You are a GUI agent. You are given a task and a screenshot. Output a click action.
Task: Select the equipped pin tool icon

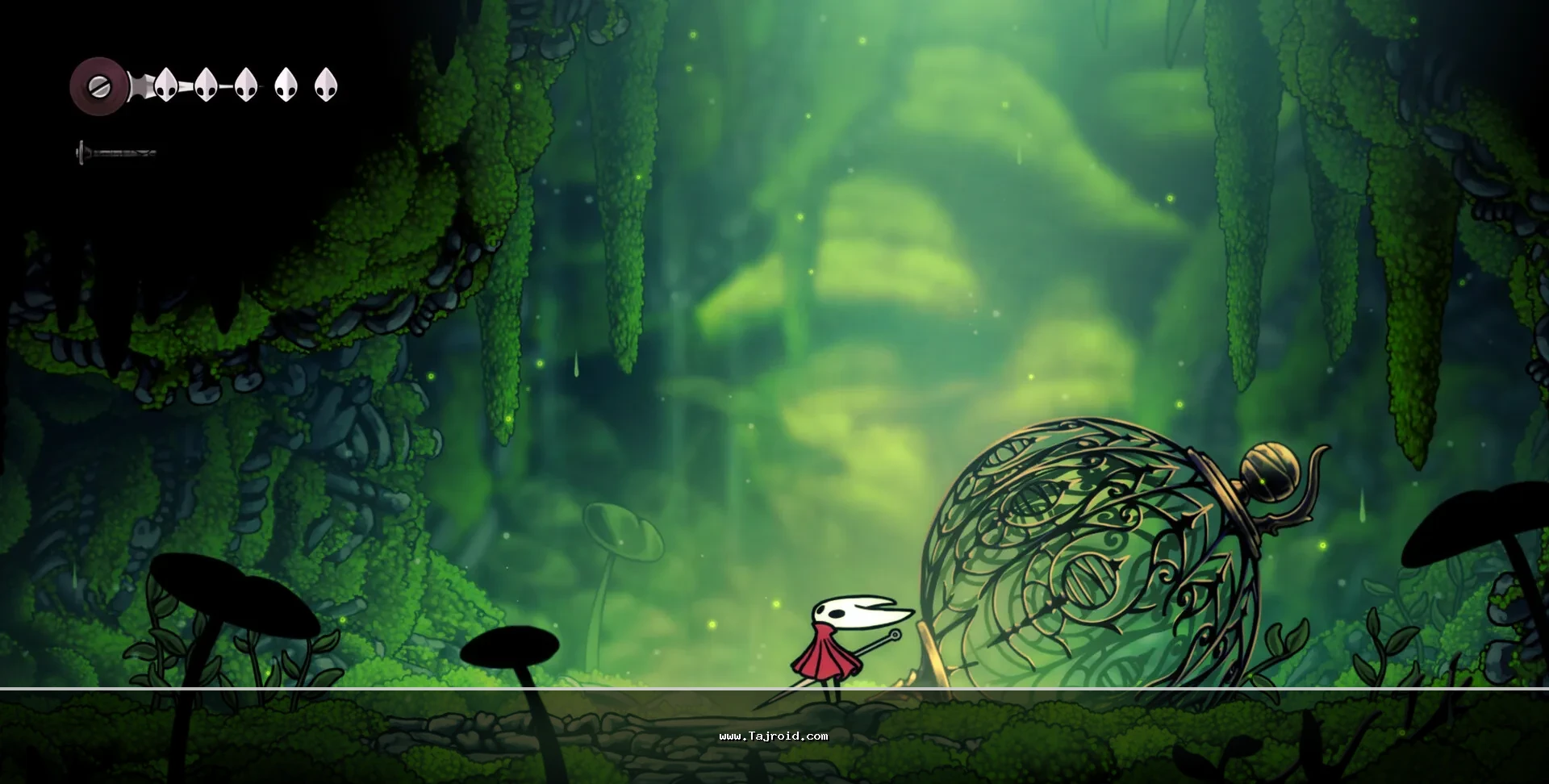pyautogui.click(x=115, y=152)
